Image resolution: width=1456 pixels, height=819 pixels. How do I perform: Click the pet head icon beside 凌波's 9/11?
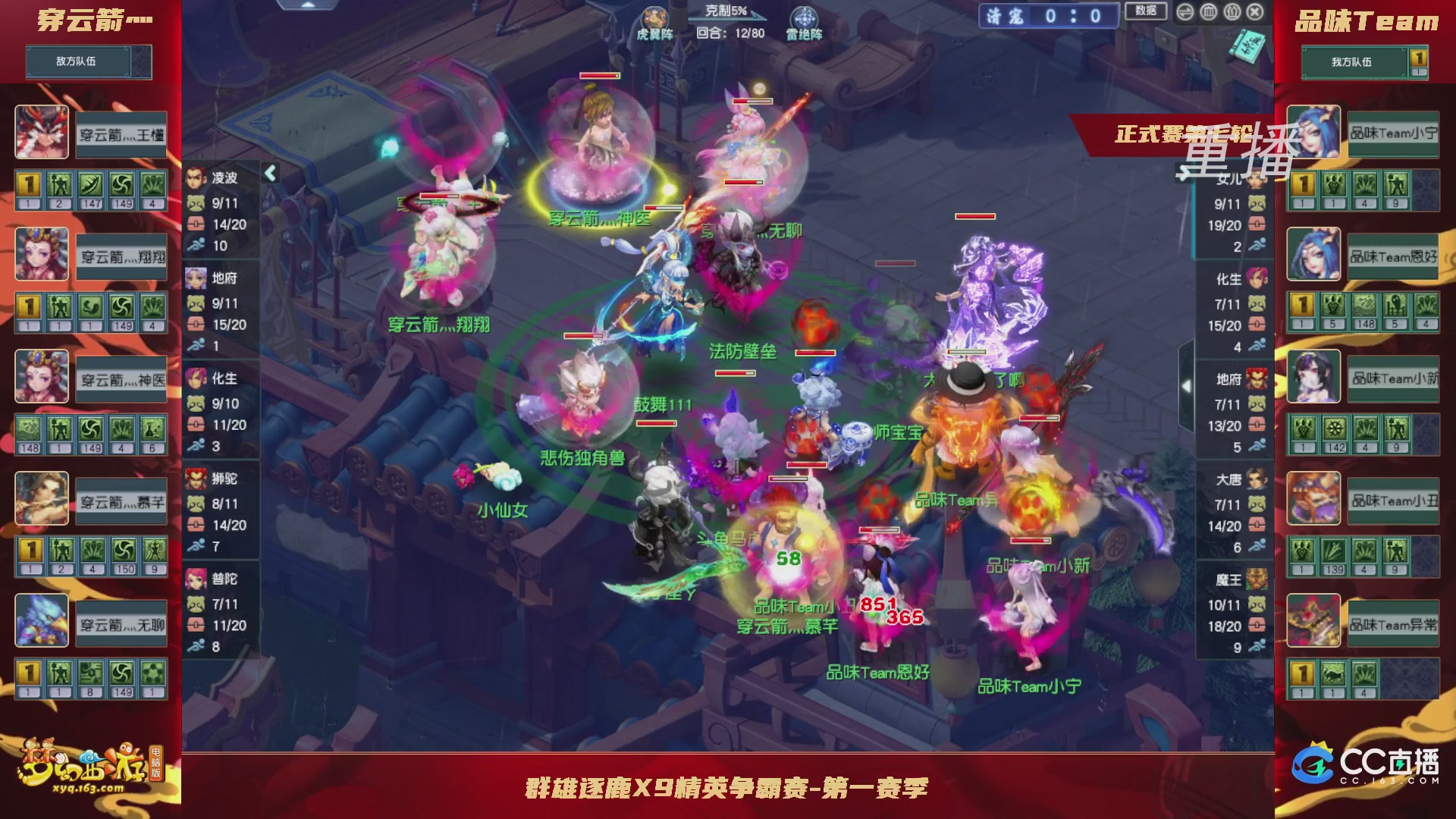click(x=198, y=203)
